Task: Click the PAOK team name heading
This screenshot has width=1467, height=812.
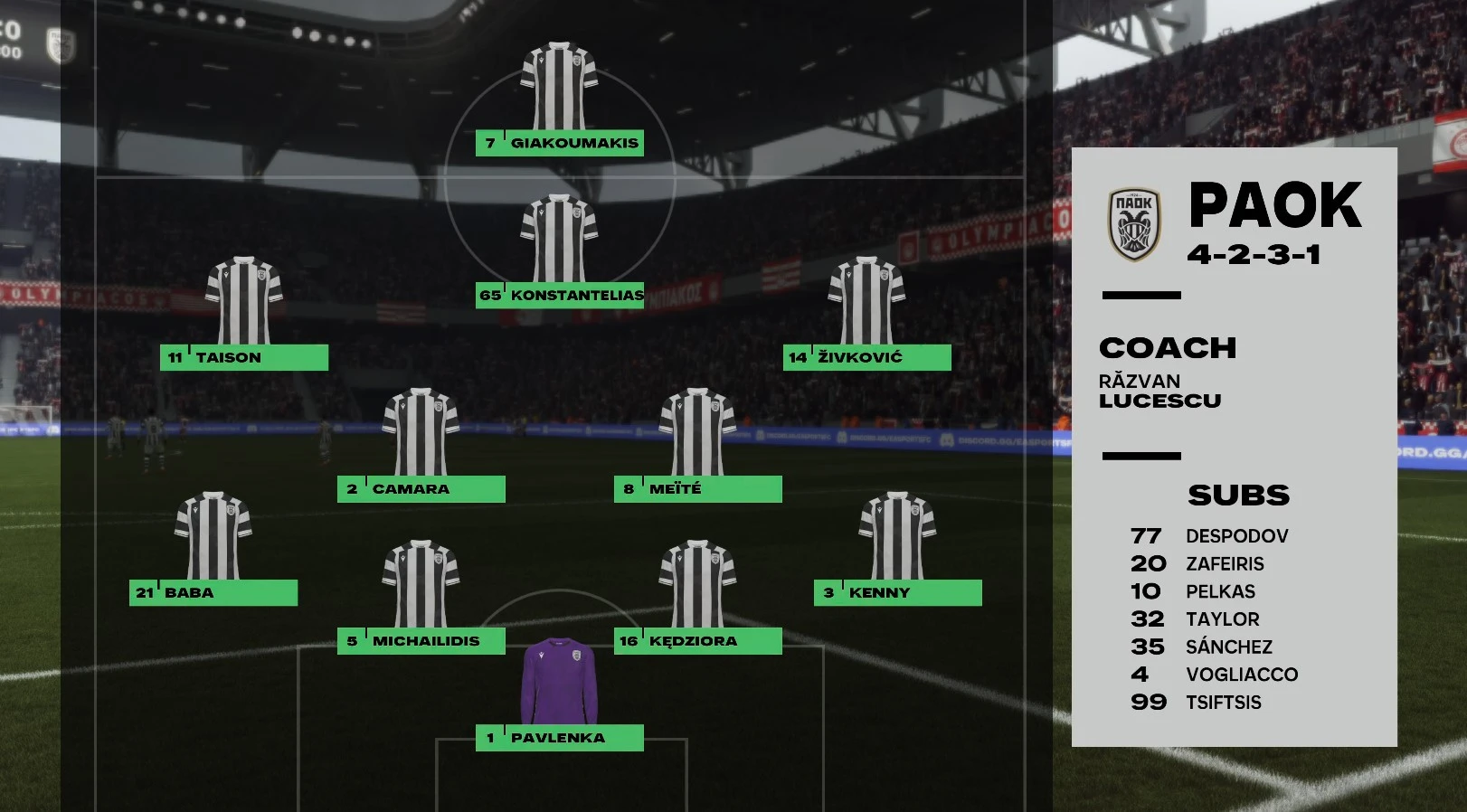Action: (1274, 206)
